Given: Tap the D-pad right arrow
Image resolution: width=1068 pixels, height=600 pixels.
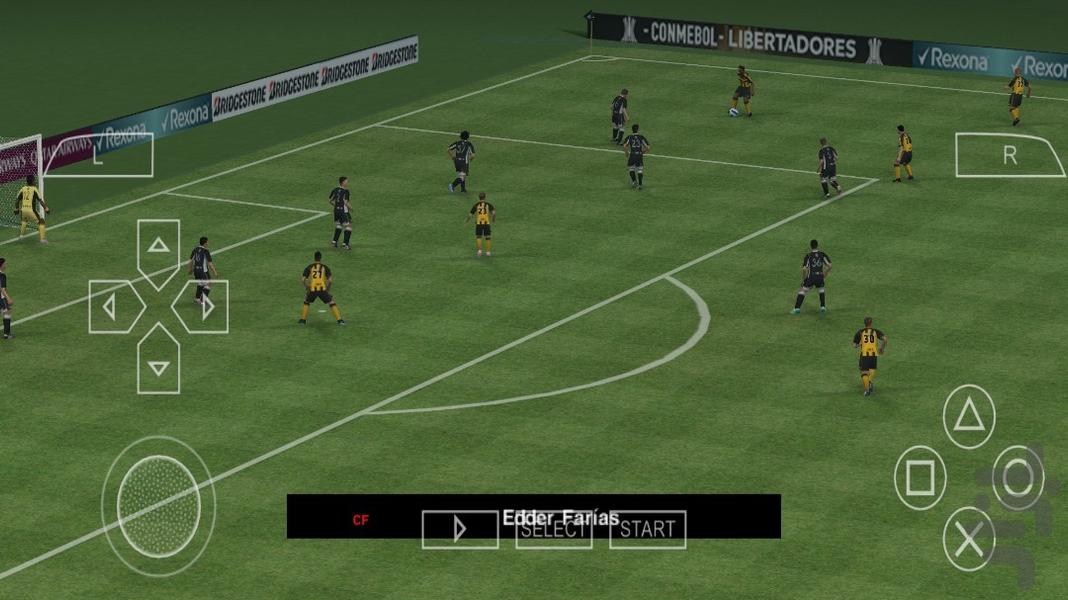Looking at the screenshot, I should coord(204,307).
